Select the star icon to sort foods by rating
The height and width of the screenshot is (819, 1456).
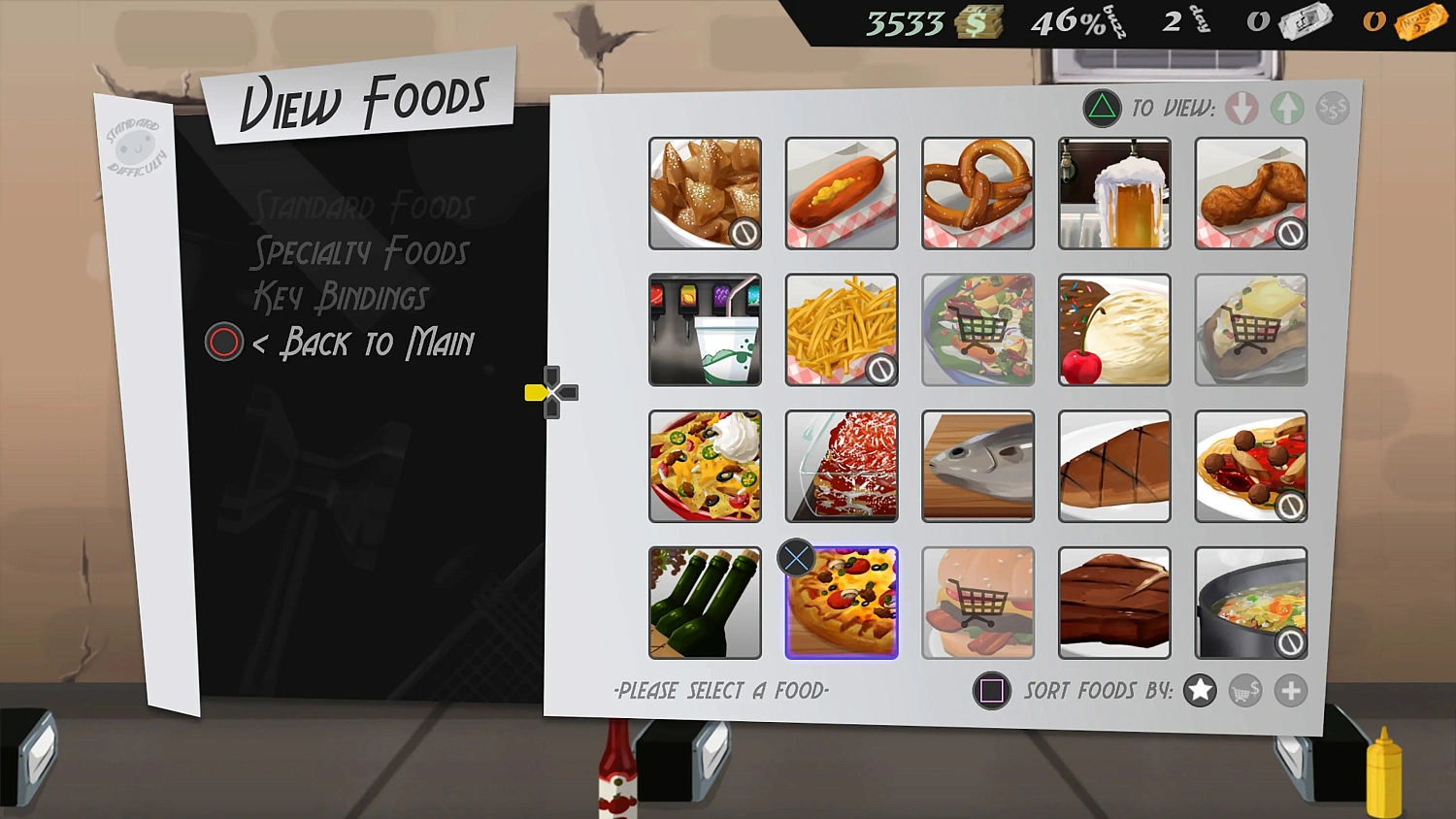coord(1200,691)
